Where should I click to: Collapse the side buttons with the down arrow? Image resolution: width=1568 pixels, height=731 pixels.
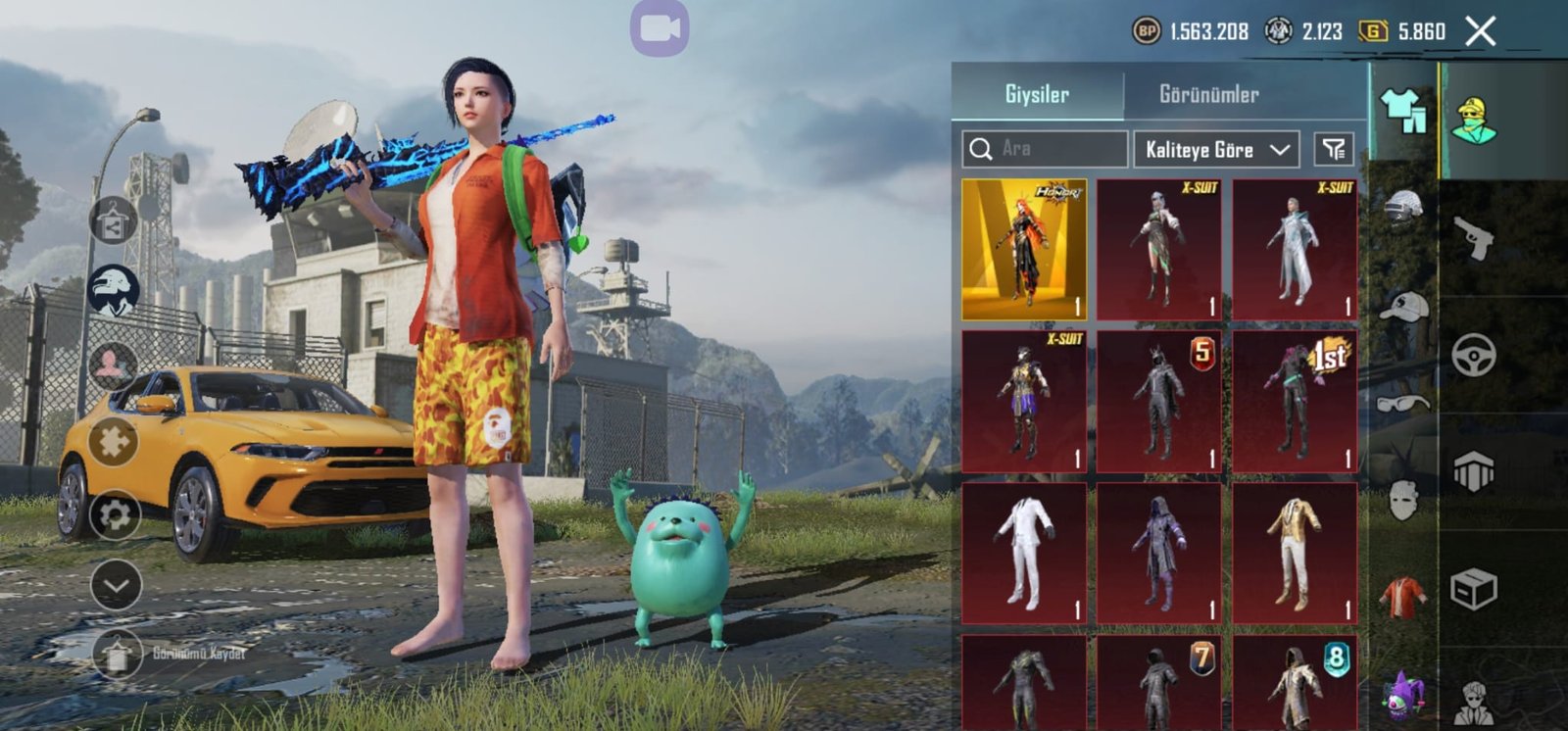tap(116, 585)
